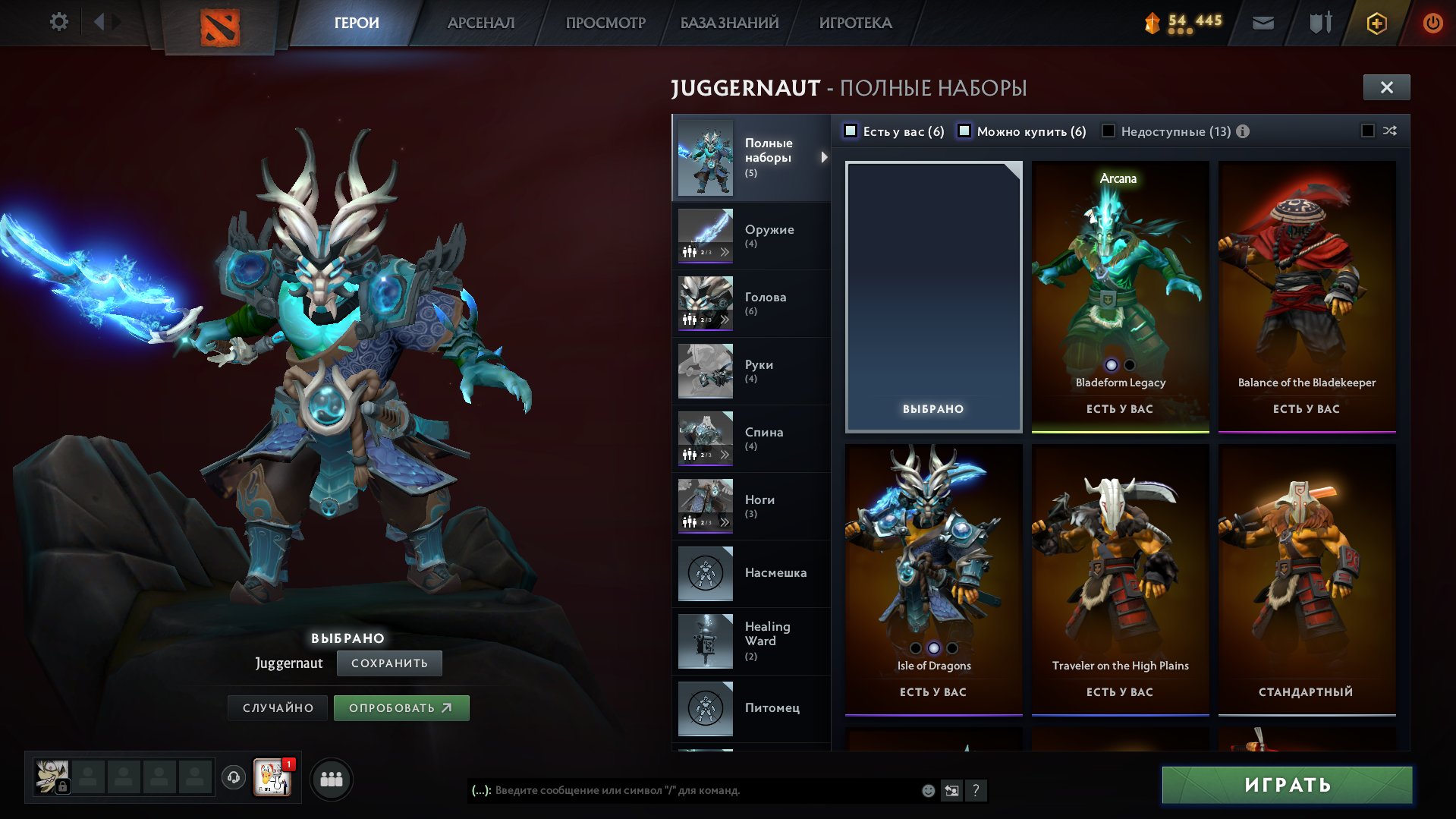Toggle the 'Есть у вас' filter checkbox

[x=851, y=131]
